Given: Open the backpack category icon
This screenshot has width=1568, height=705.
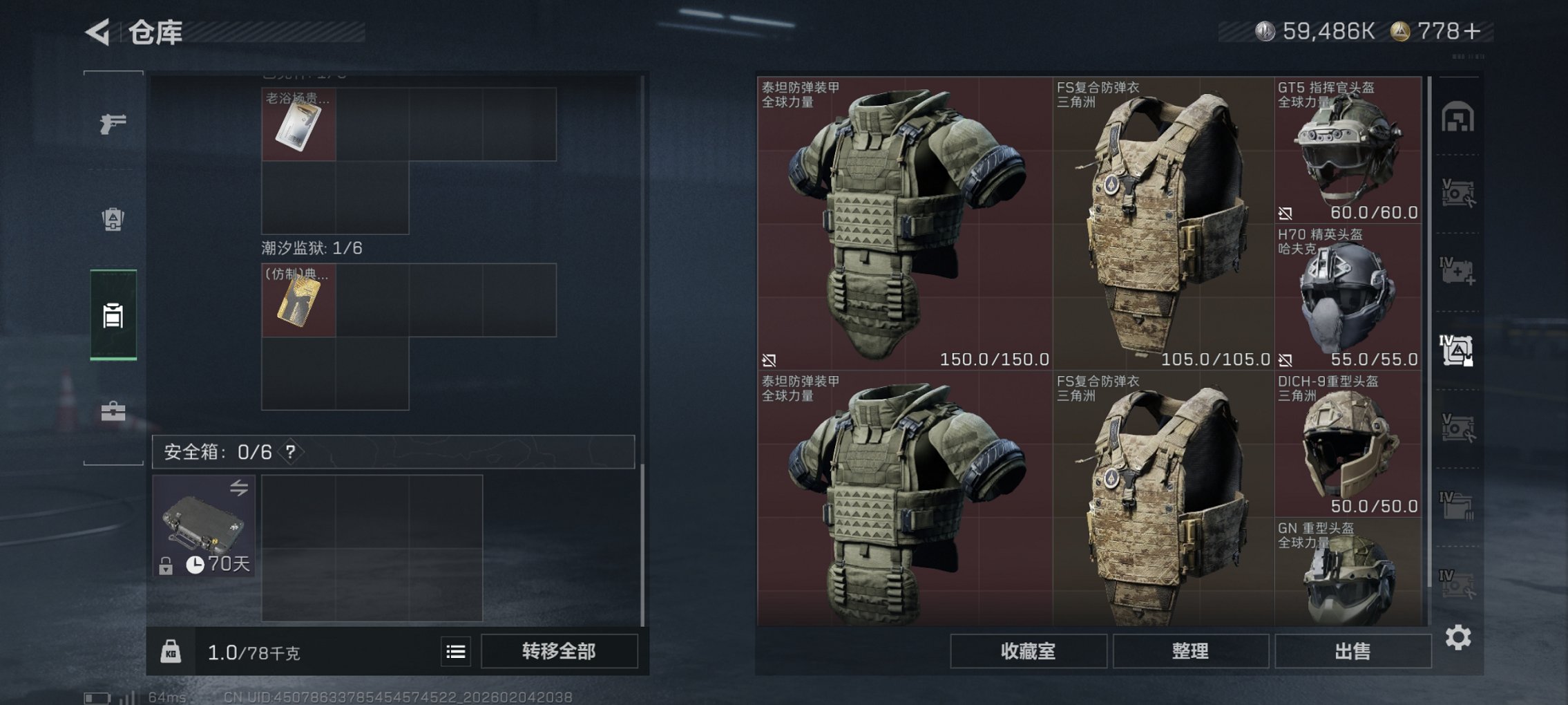Looking at the screenshot, I should coord(113,218).
